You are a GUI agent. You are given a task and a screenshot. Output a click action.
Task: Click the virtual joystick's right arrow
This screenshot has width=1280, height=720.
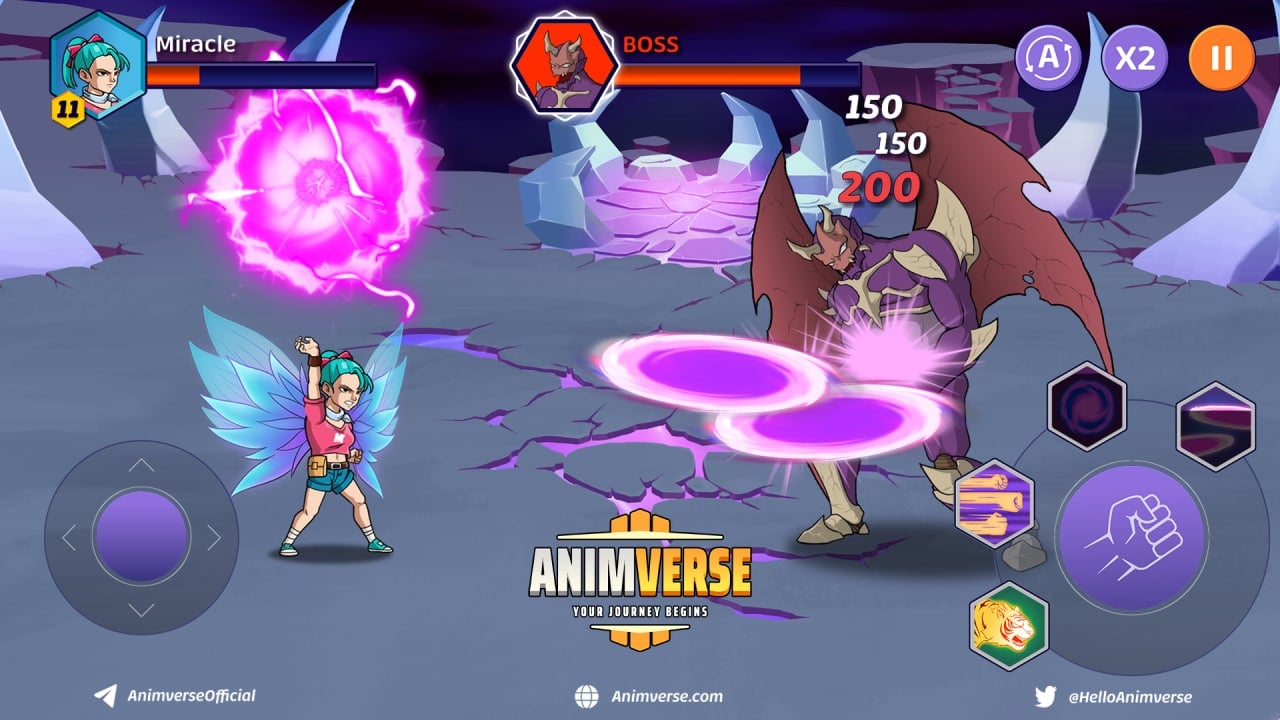pos(214,538)
